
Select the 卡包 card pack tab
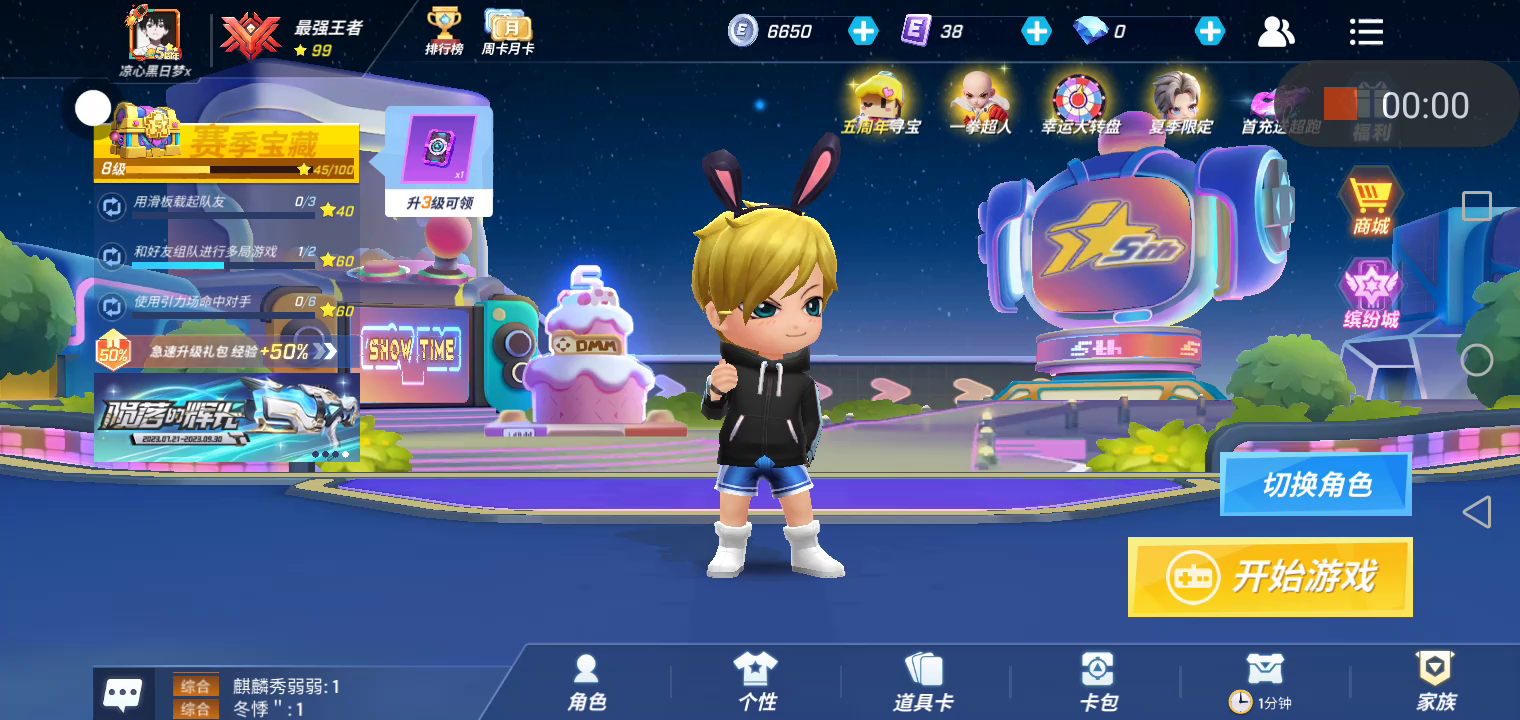coord(1097,683)
